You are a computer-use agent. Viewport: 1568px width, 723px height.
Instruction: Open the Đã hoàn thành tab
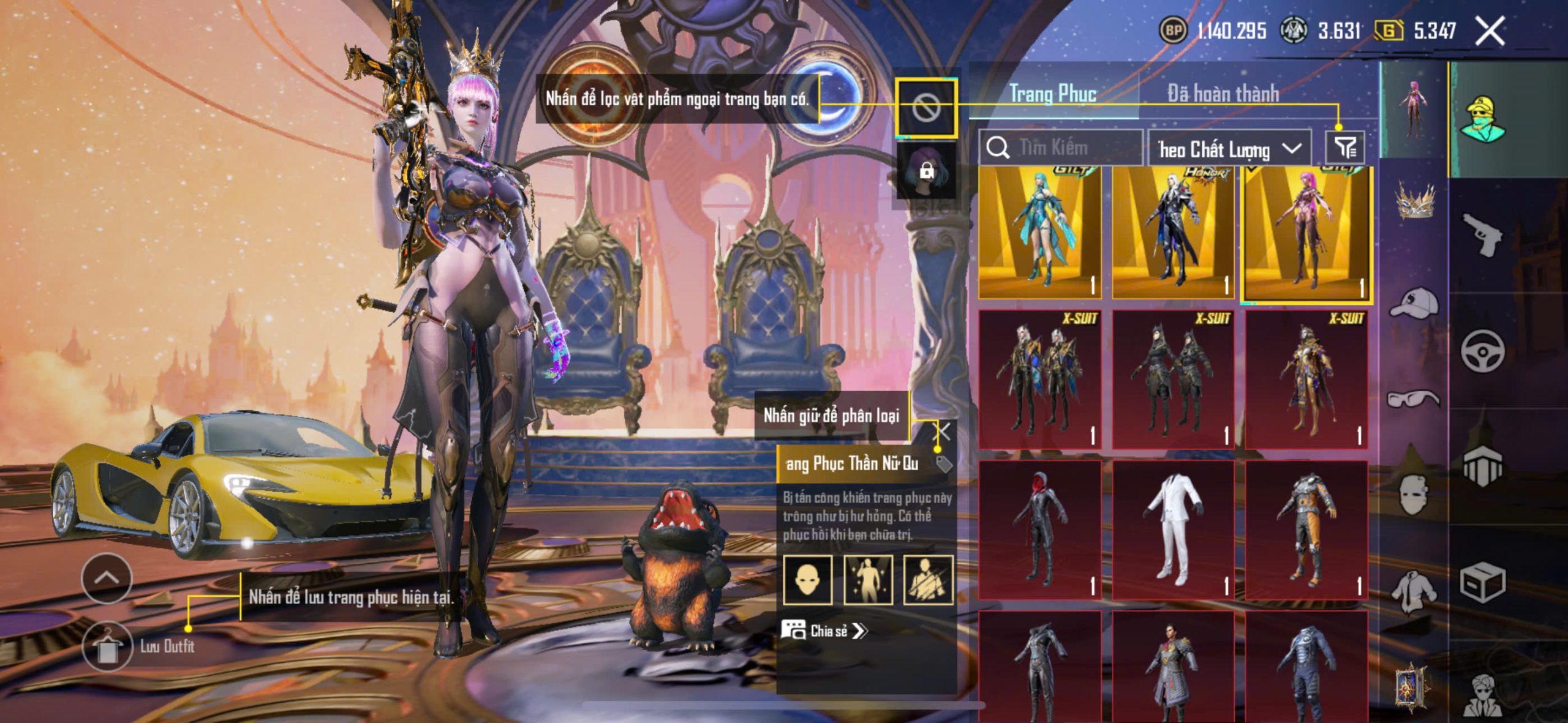[x=1223, y=94]
